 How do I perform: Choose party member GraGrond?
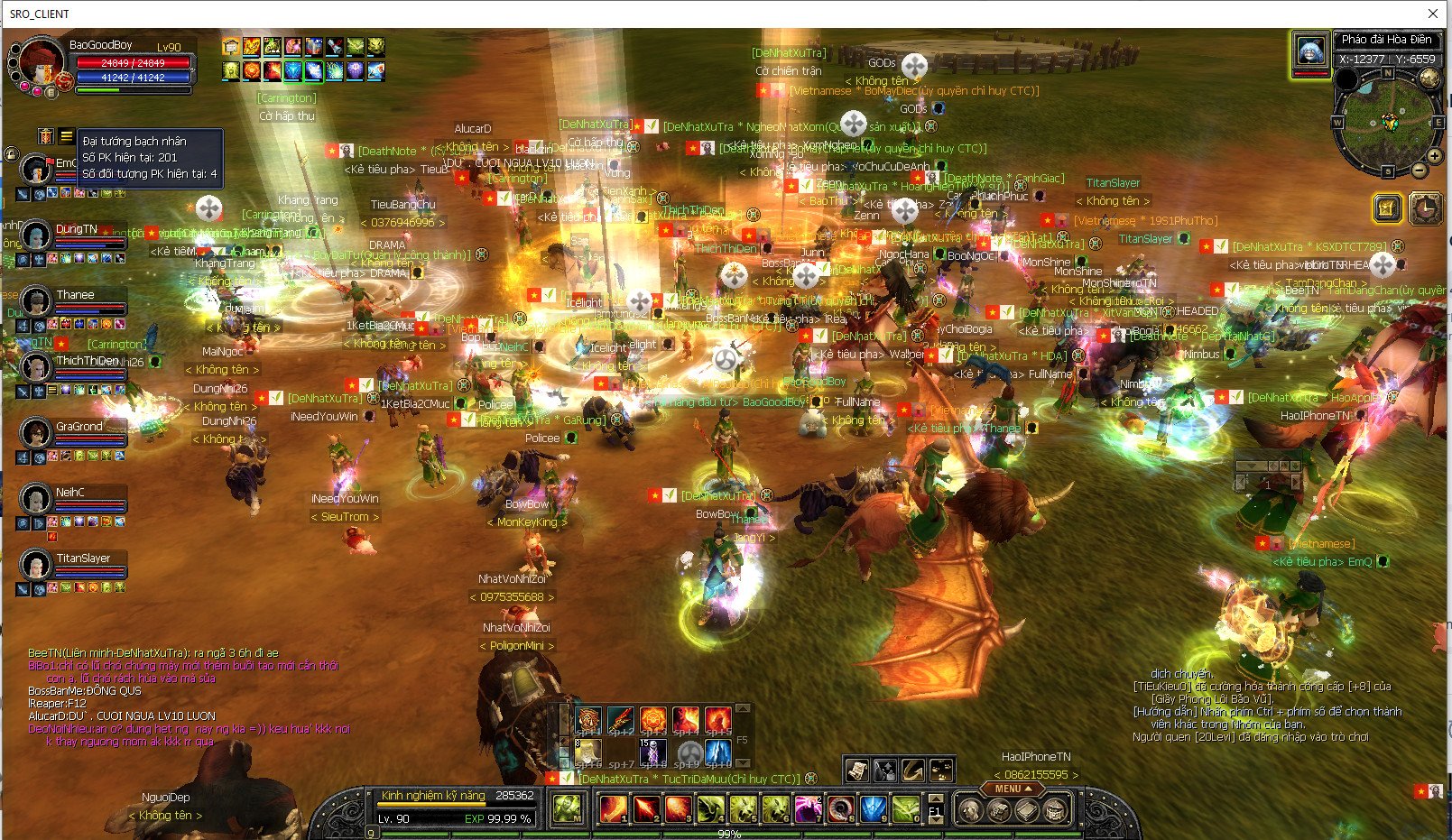pos(36,433)
